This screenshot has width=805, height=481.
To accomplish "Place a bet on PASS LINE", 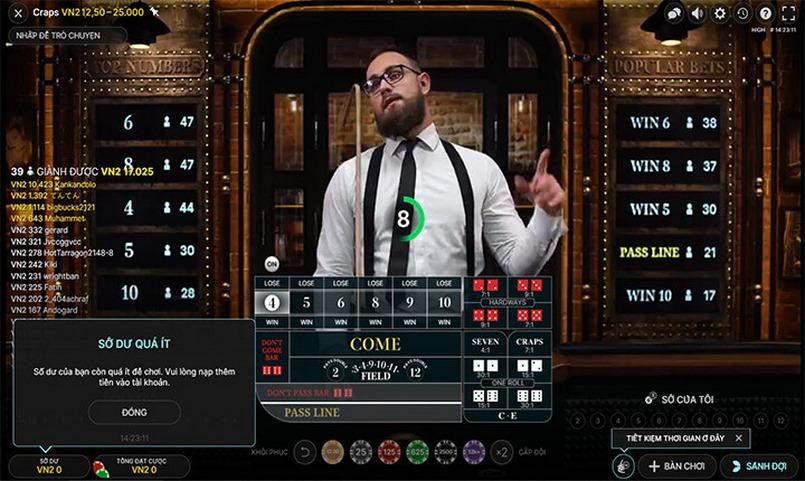I will click(x=312, y=412).
